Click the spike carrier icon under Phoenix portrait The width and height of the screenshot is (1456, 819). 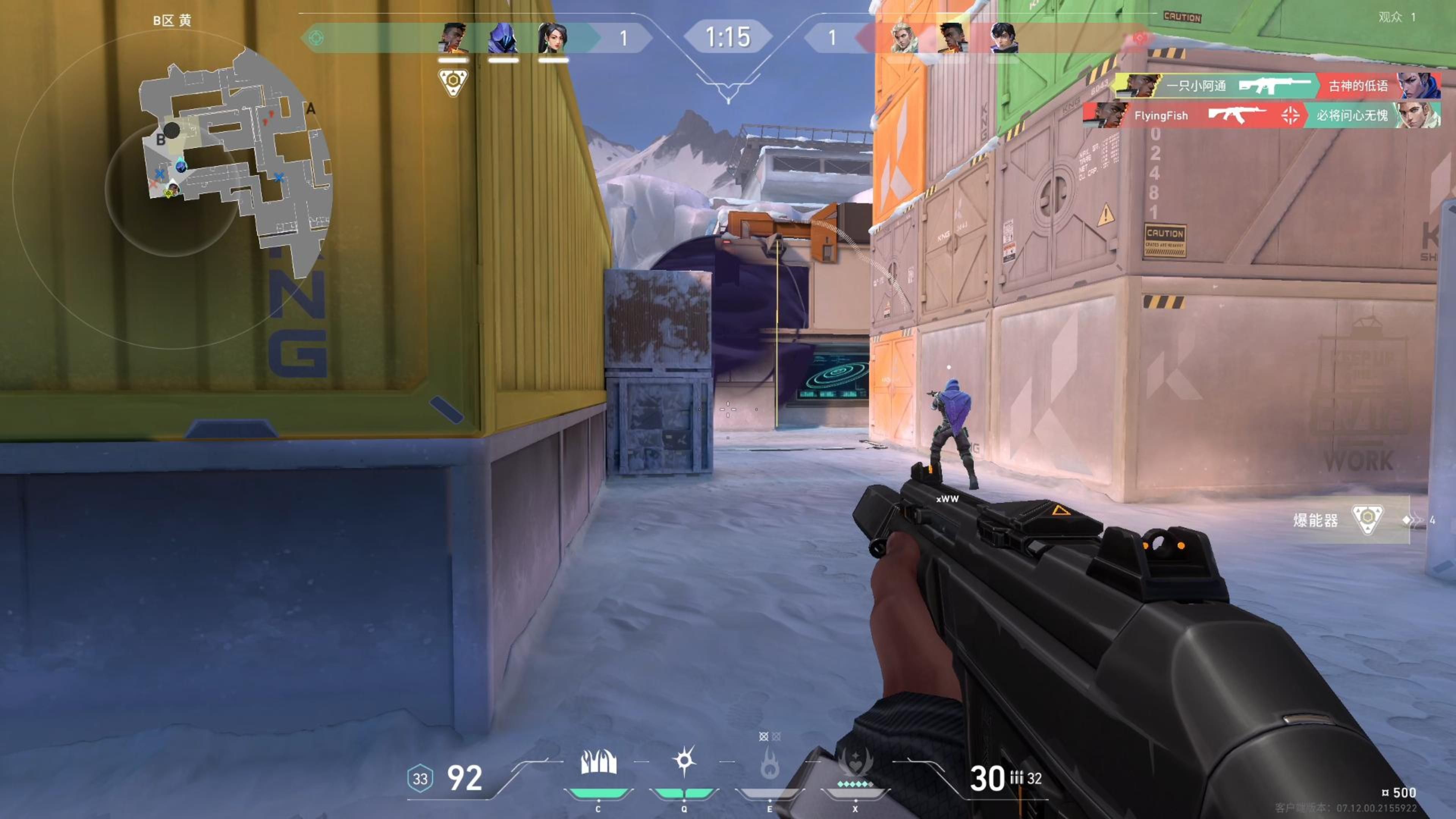[453, 82]
